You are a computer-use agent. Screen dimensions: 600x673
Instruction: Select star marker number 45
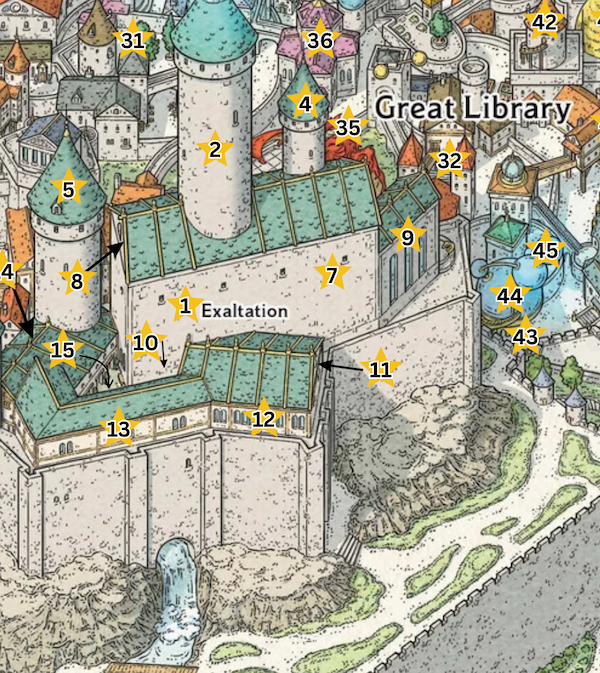(545, 251)
